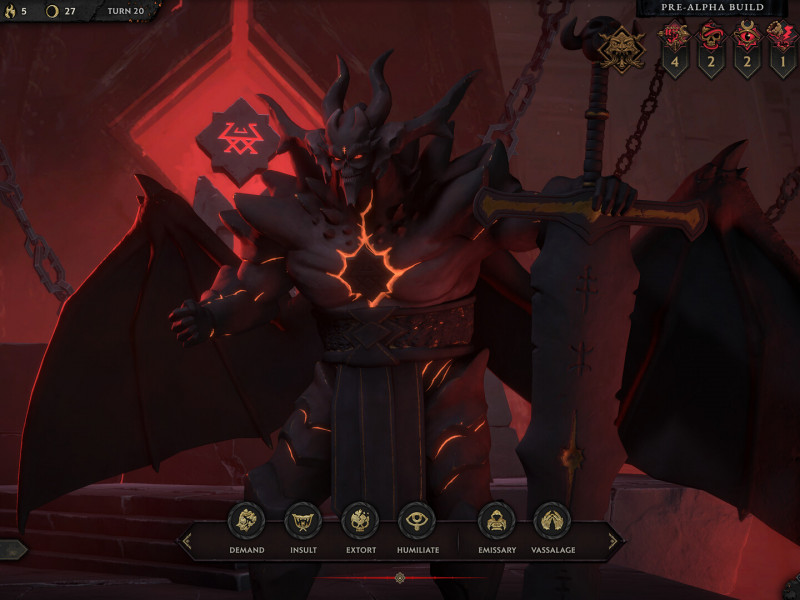Click the right arrow on the action bar

615,542
